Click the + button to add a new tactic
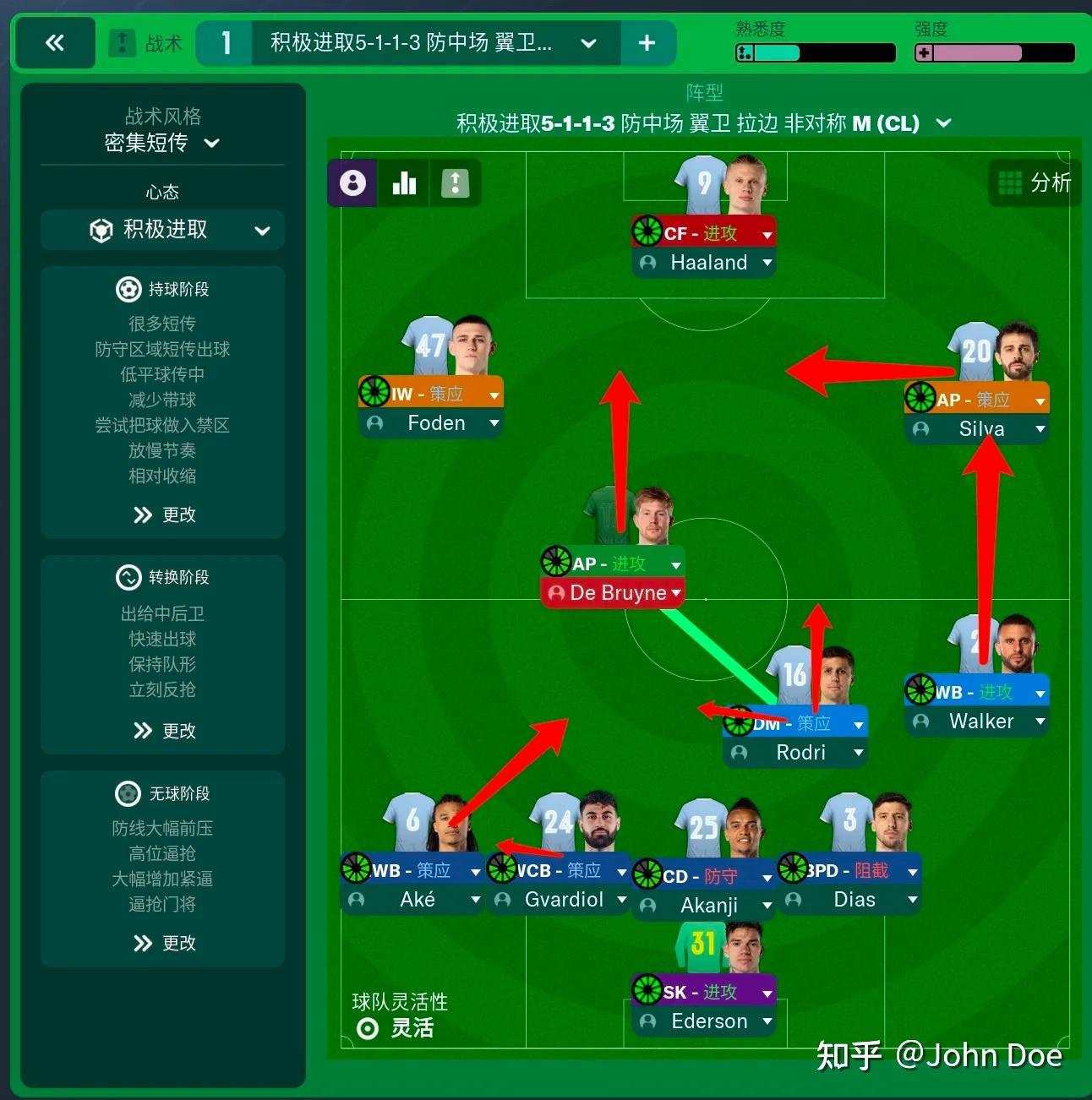1092x1100 pixels. tap(648, 42)
